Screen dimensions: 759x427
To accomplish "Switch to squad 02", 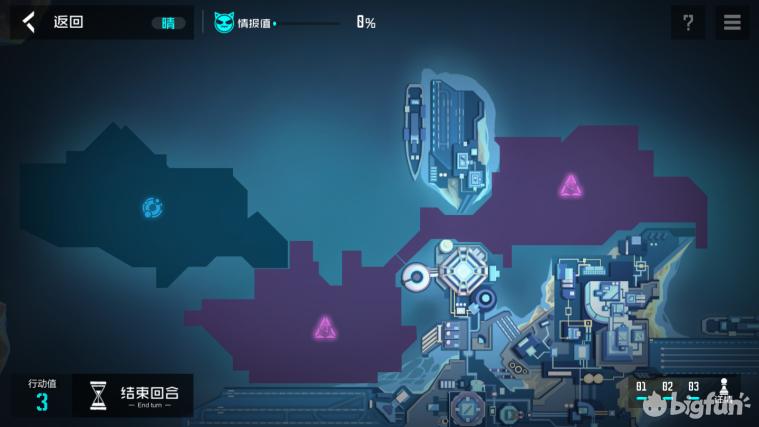I will pyautogui.click(x=667, y=388).
